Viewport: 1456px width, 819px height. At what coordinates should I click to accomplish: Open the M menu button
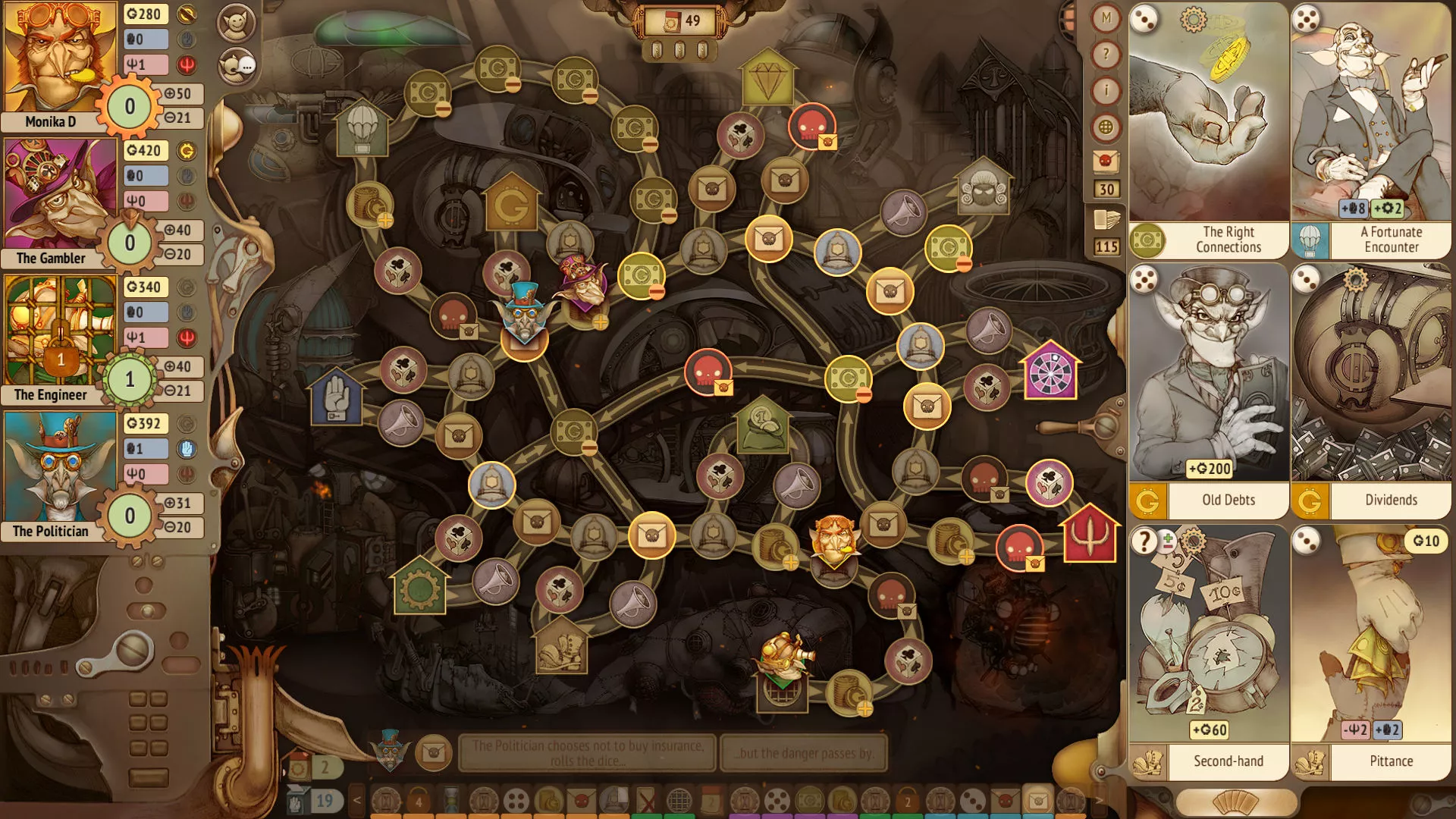point(1106,18)
